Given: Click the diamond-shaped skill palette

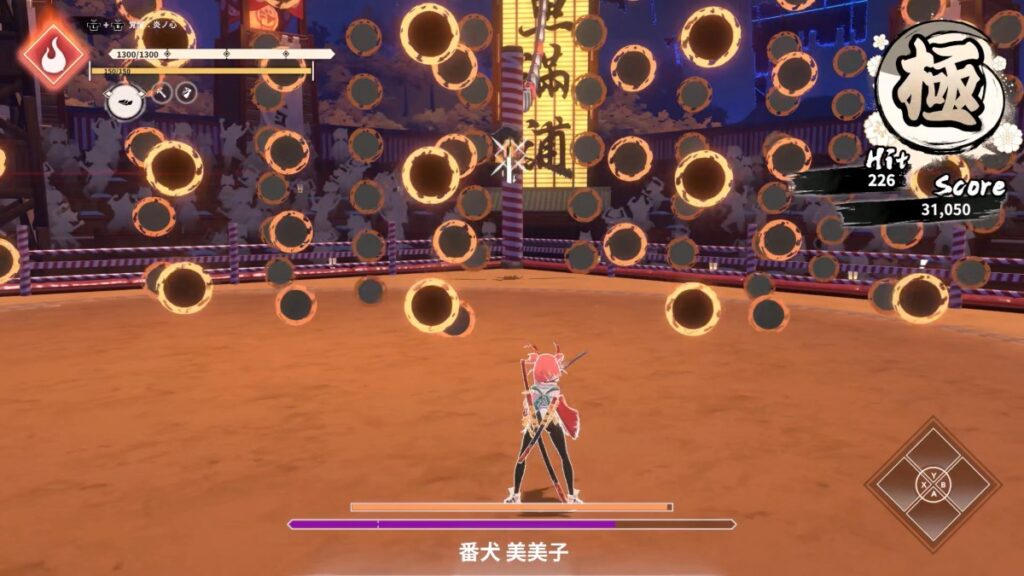Looking at the screenshot, I should click(933, 484).
